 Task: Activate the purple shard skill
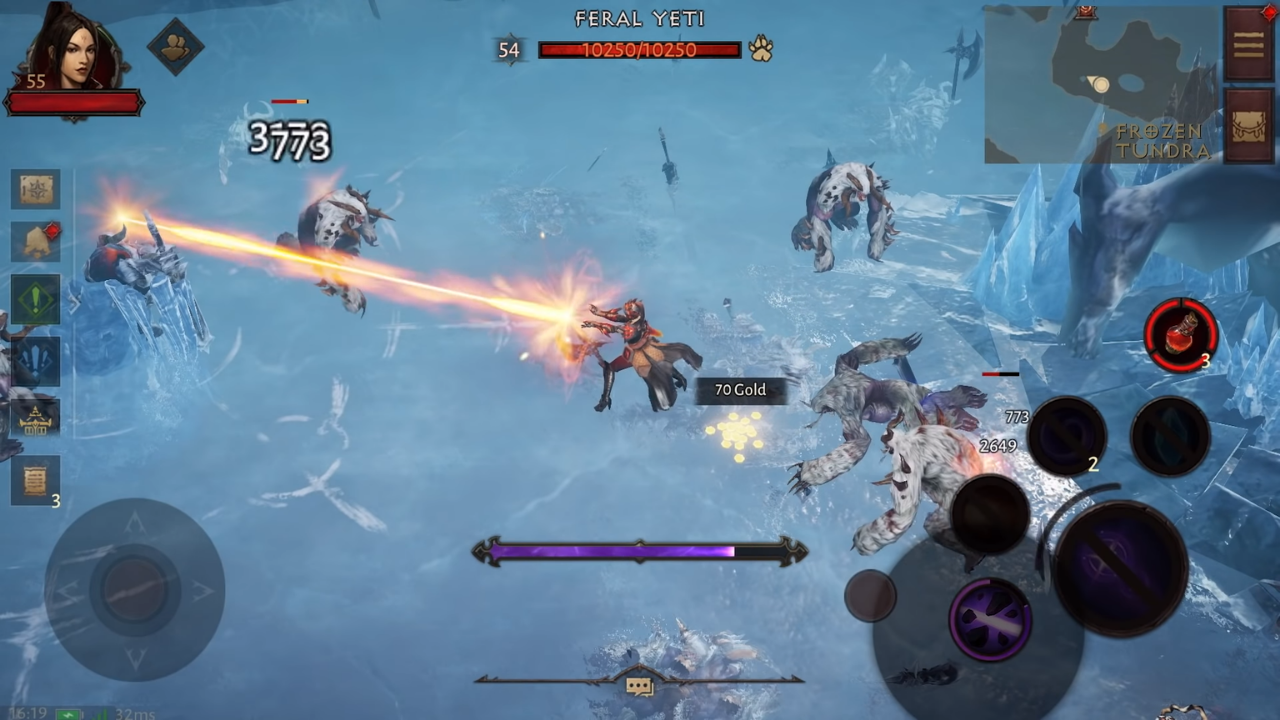coord(990,620)
